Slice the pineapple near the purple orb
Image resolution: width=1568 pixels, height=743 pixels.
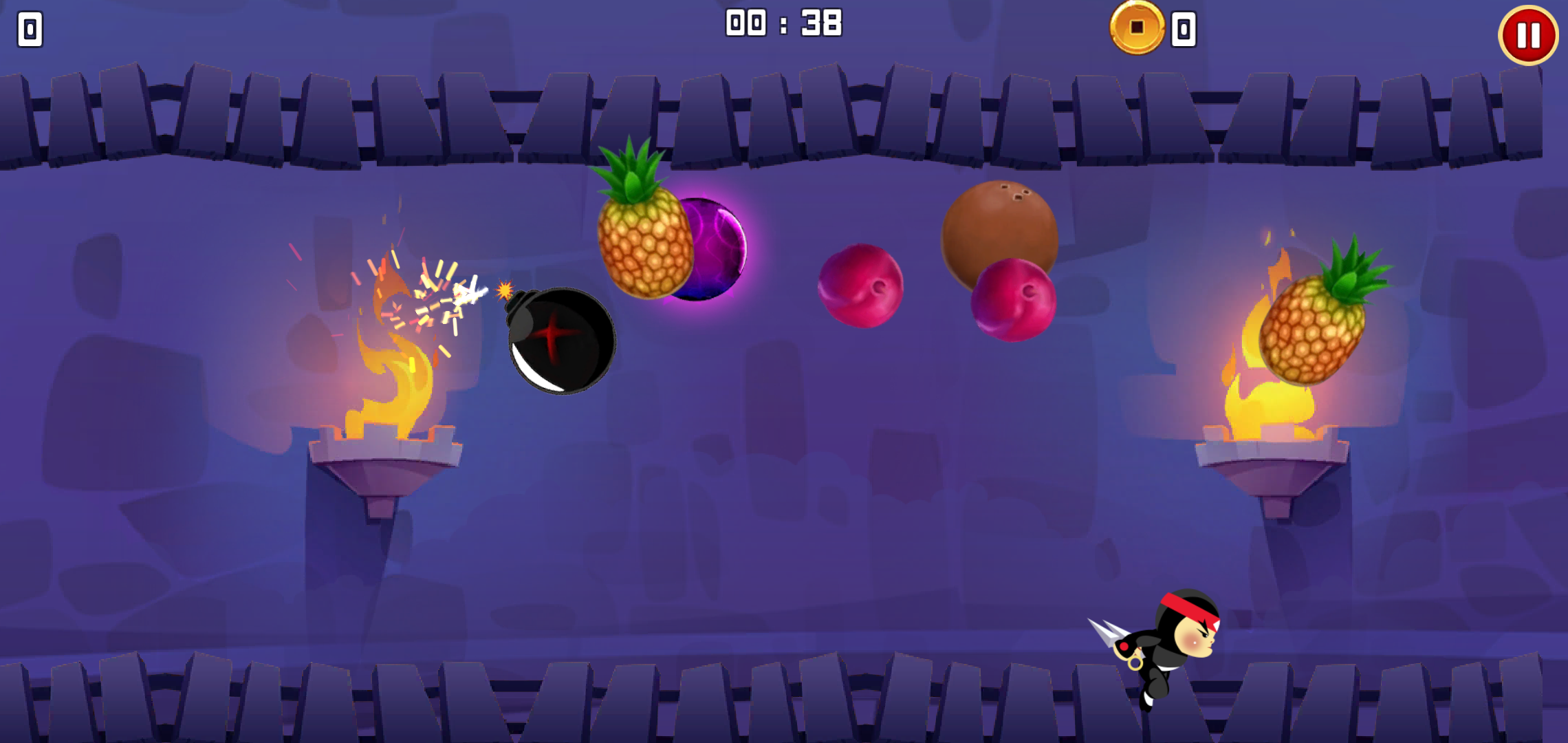click(645, 248)
